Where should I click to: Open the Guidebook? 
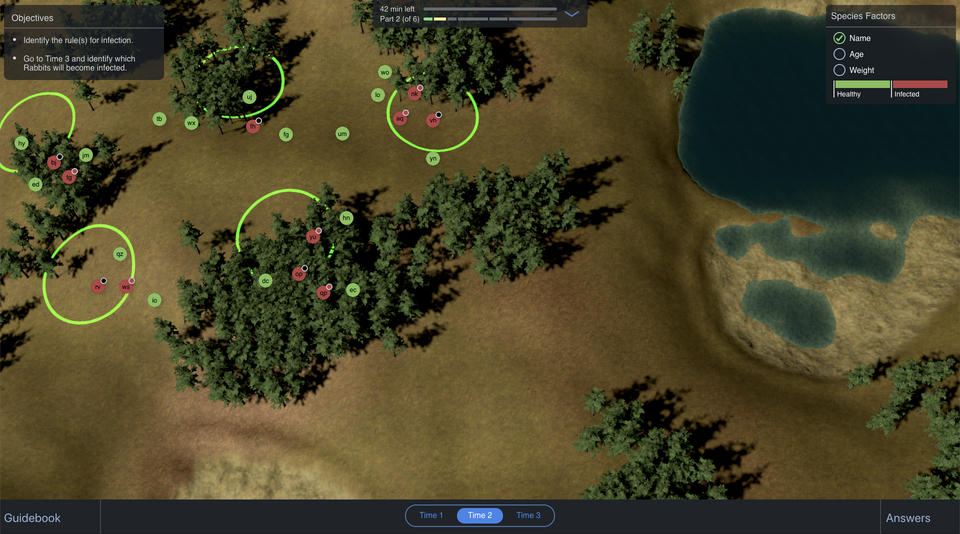tap(33, 517)
